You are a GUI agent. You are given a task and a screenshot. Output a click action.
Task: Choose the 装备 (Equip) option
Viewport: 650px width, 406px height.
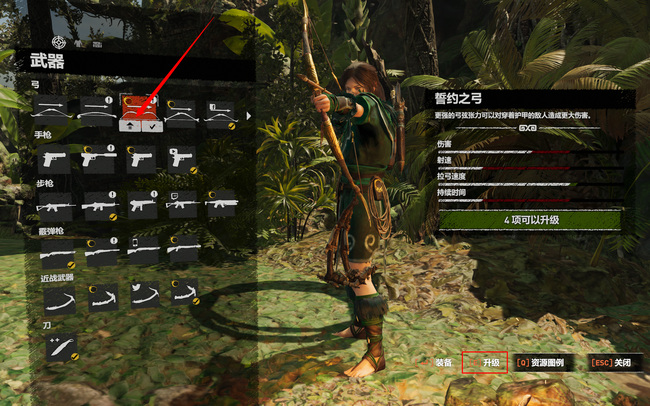pyautogui.click(x=443, y=362)
